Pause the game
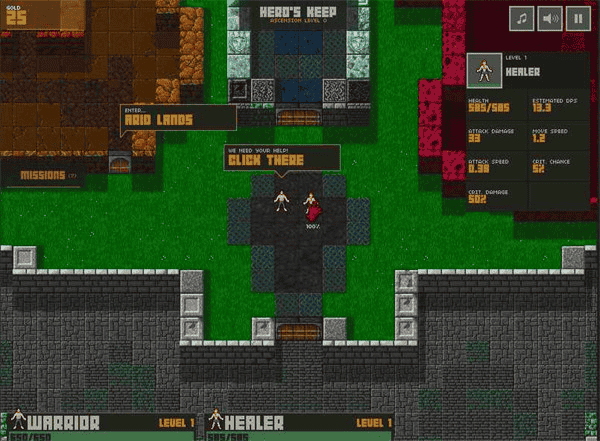This screenshot has height=441, width=600. click(578, 17)
